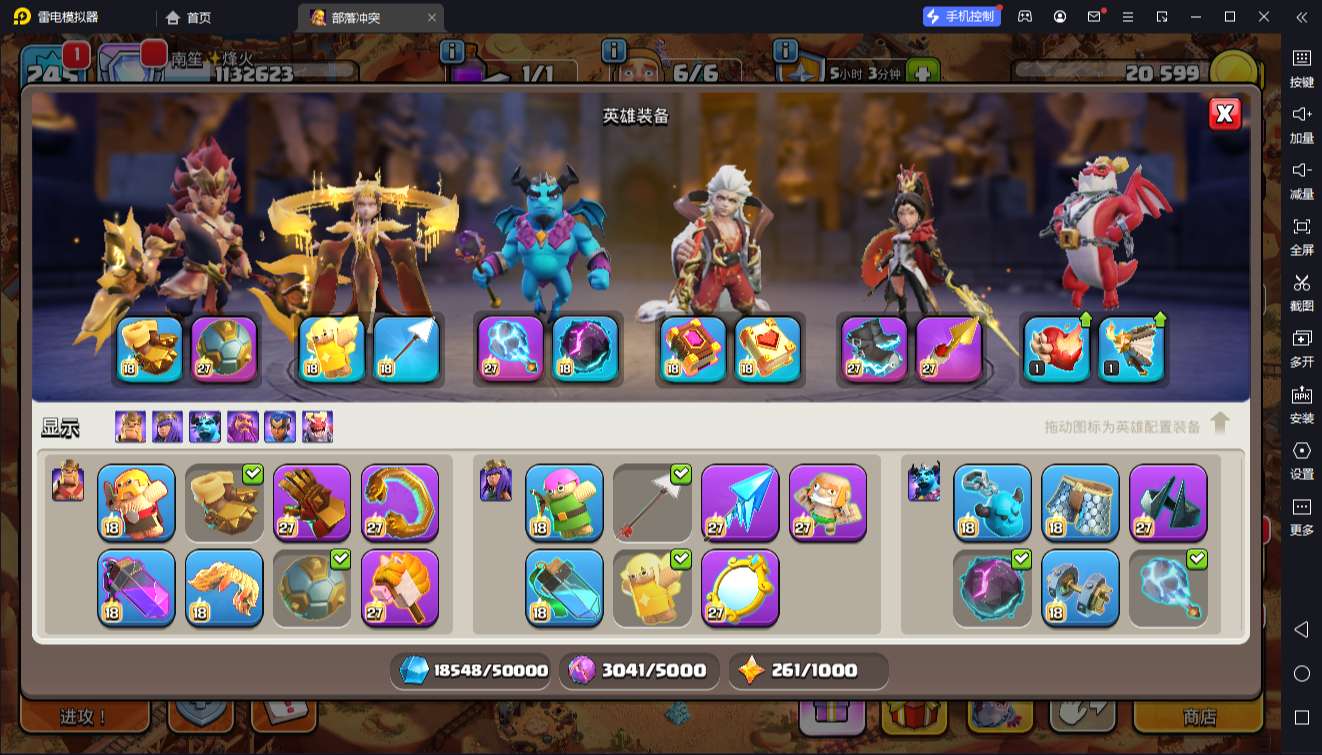Select the equipped Healer Puppet slot

332,349
